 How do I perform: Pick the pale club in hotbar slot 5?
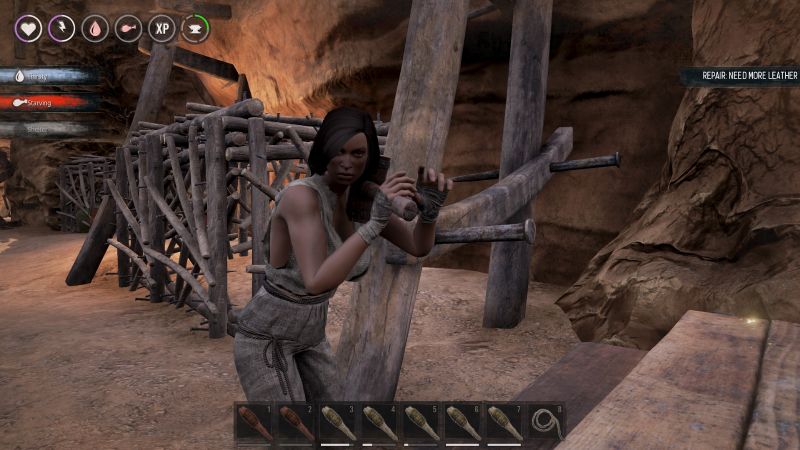[420, 422]
